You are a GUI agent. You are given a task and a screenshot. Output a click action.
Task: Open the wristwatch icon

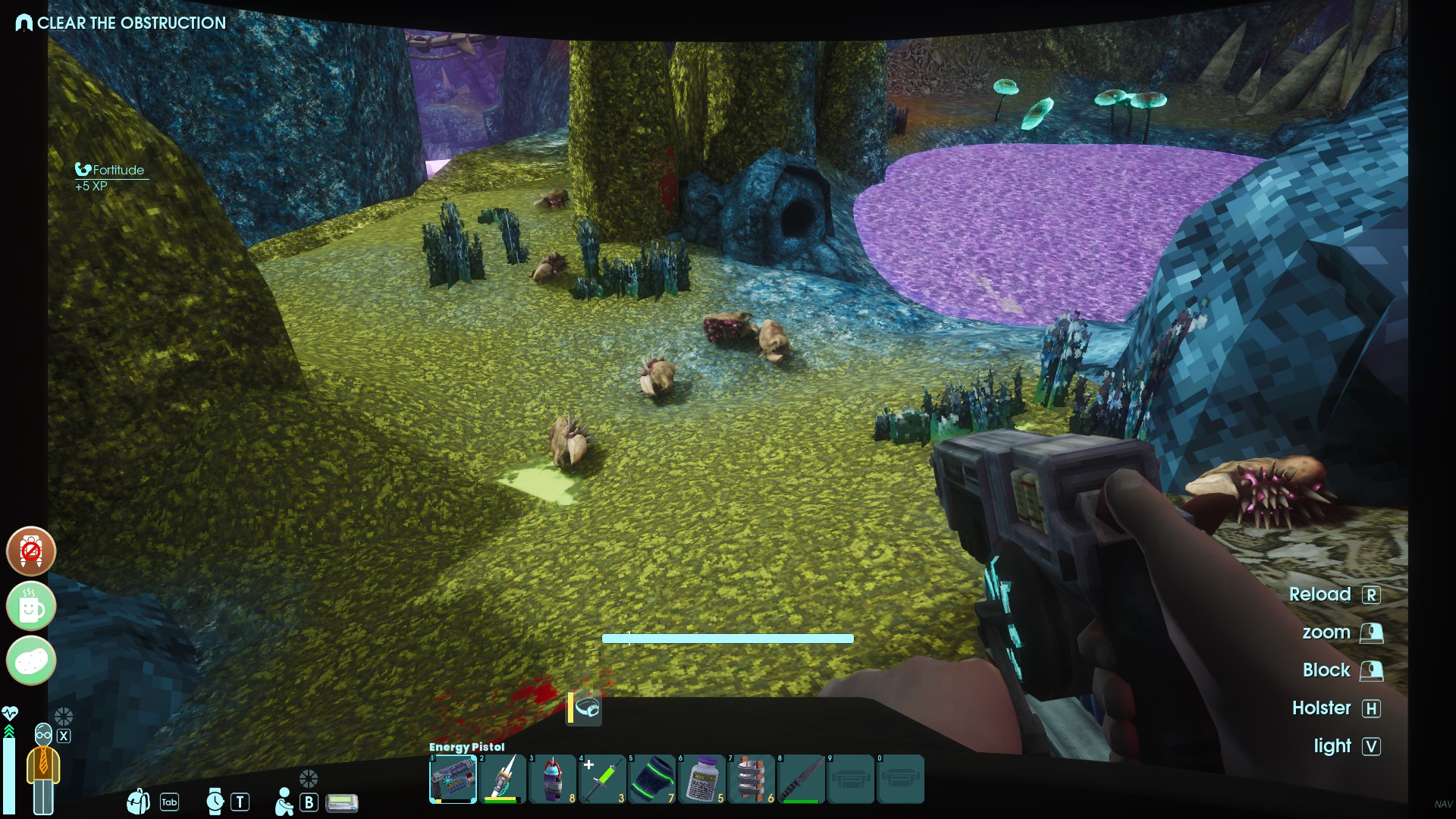click(215, 801)
